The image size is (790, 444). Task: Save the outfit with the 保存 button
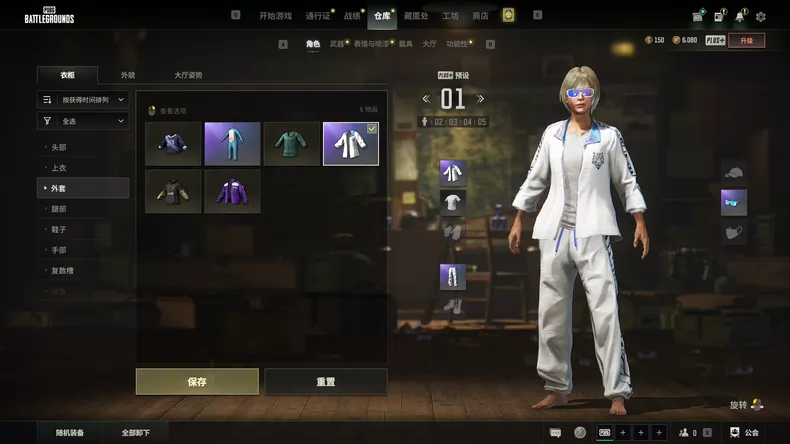197,381
